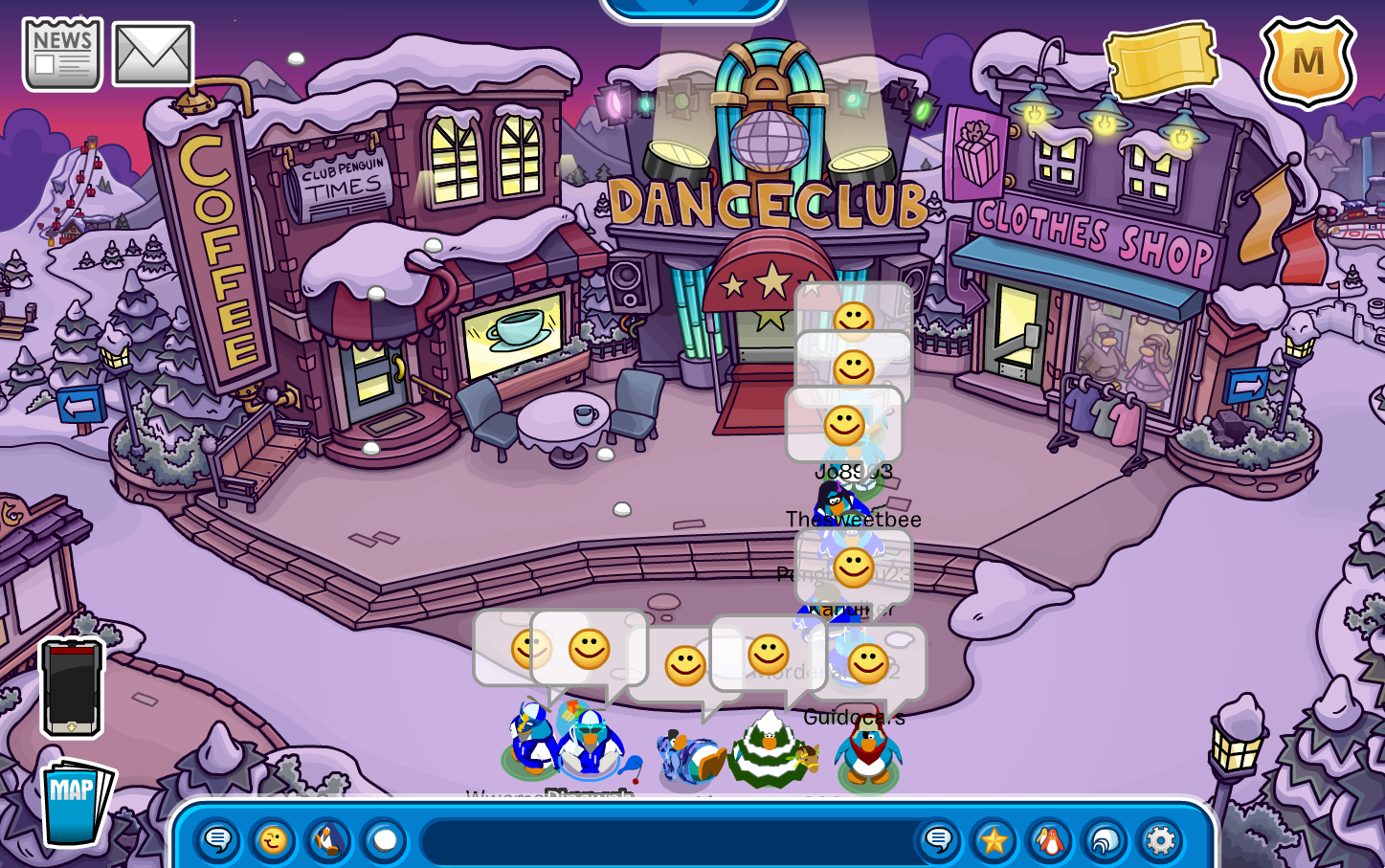The image size is (1385, 868).
Task: Open the gold star player card button
Action: [x=994, y=841]
